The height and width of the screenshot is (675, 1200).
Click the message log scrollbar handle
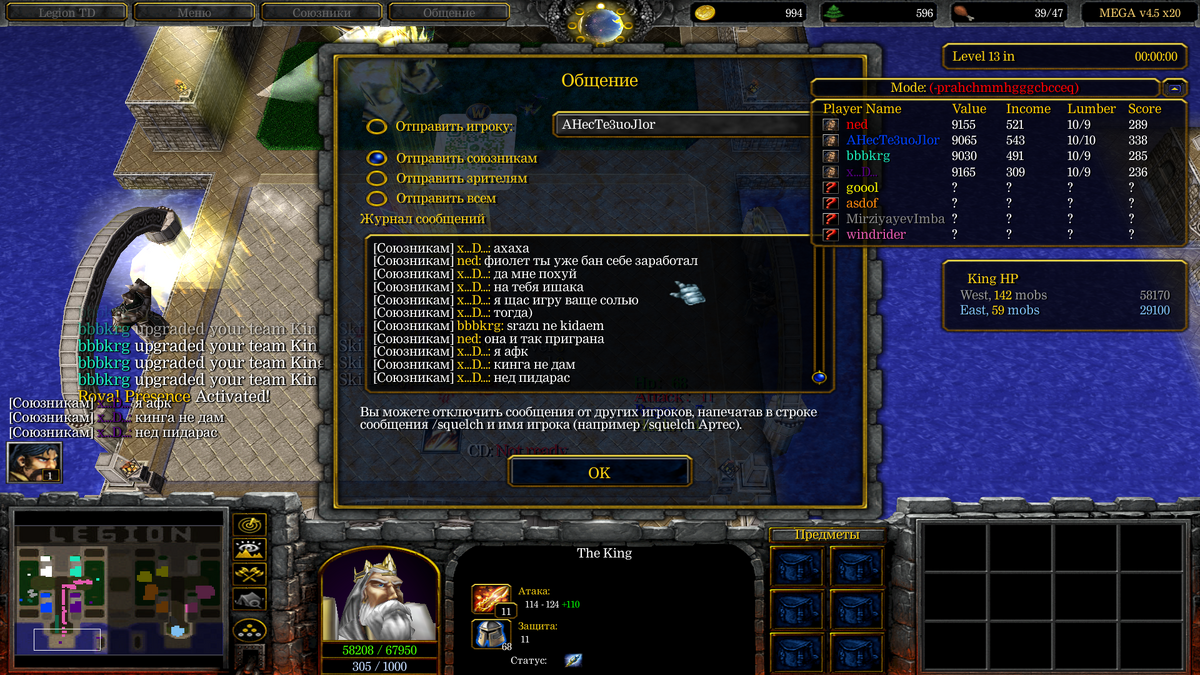point(819,377)
